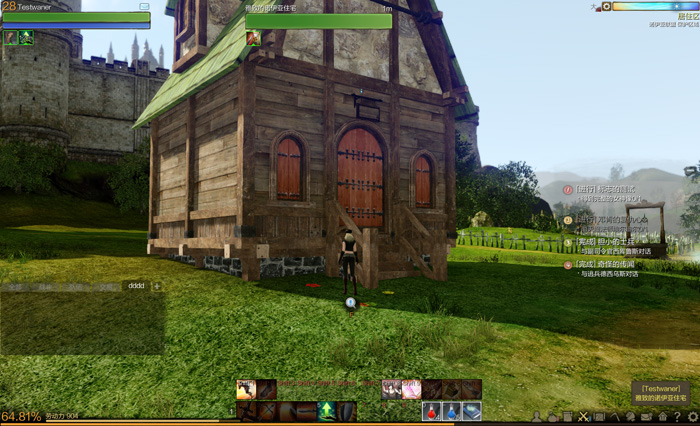
Task: Open the crossed swords menu icon
Action: [585, 416]
